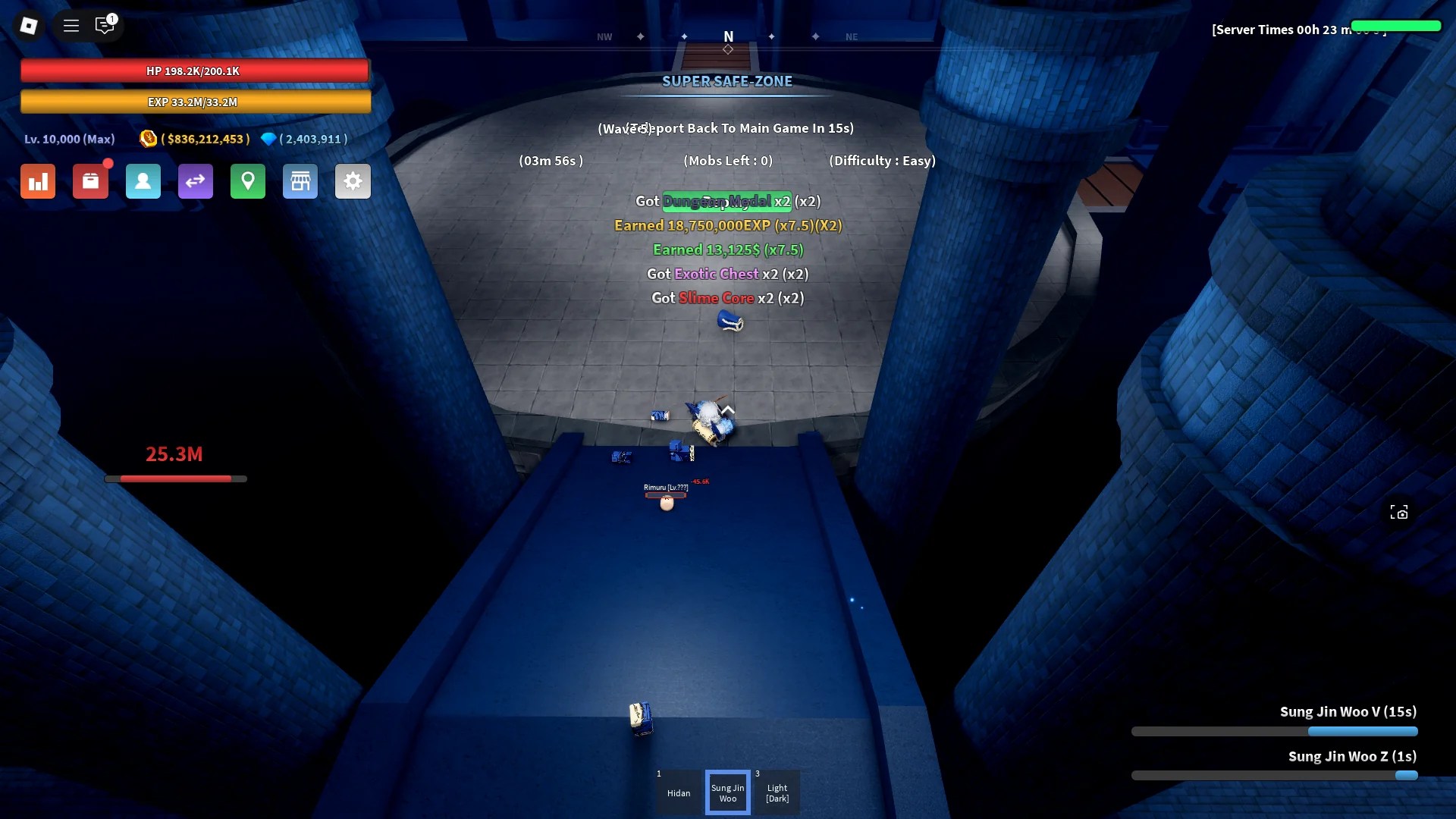Click the Sung Jin Woo V cooldown bar
This screenshot has width=1456, height=819.
pos(1274,732)
